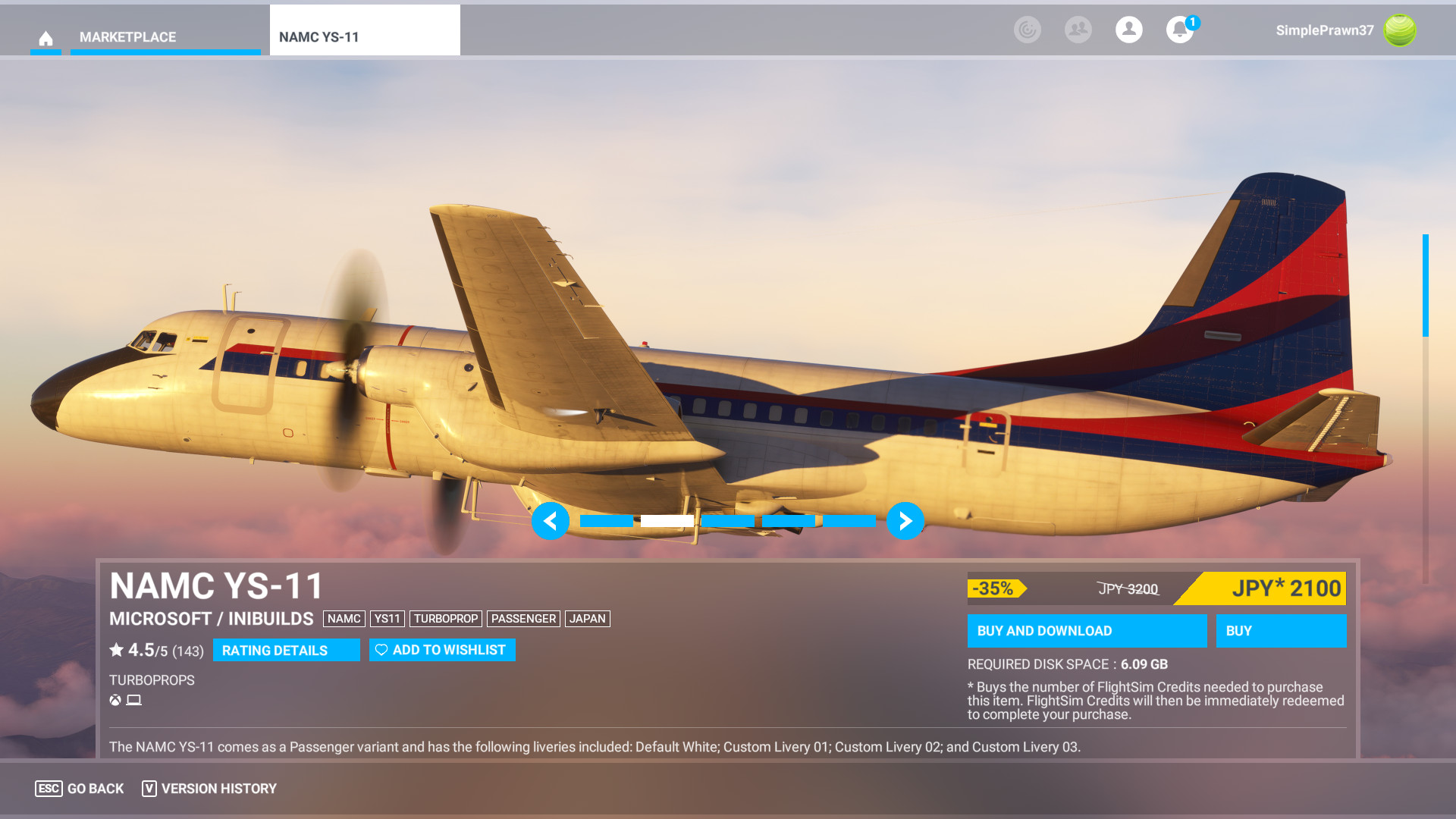Open Version History
This screenshot has width=1456, height=819.
coord(209,789)
